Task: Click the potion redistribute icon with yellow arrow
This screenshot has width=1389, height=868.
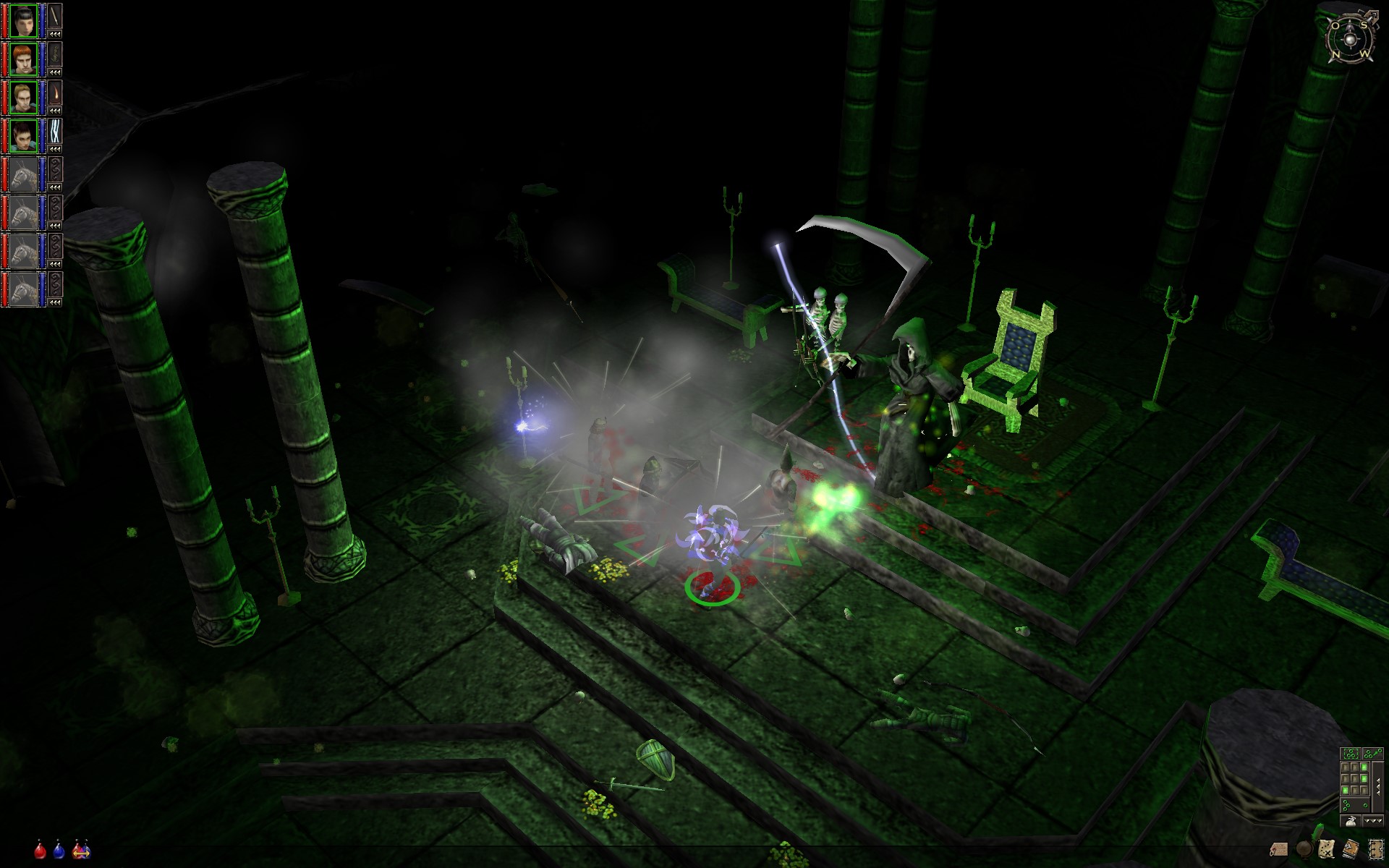Action: (x=80, y=850)
